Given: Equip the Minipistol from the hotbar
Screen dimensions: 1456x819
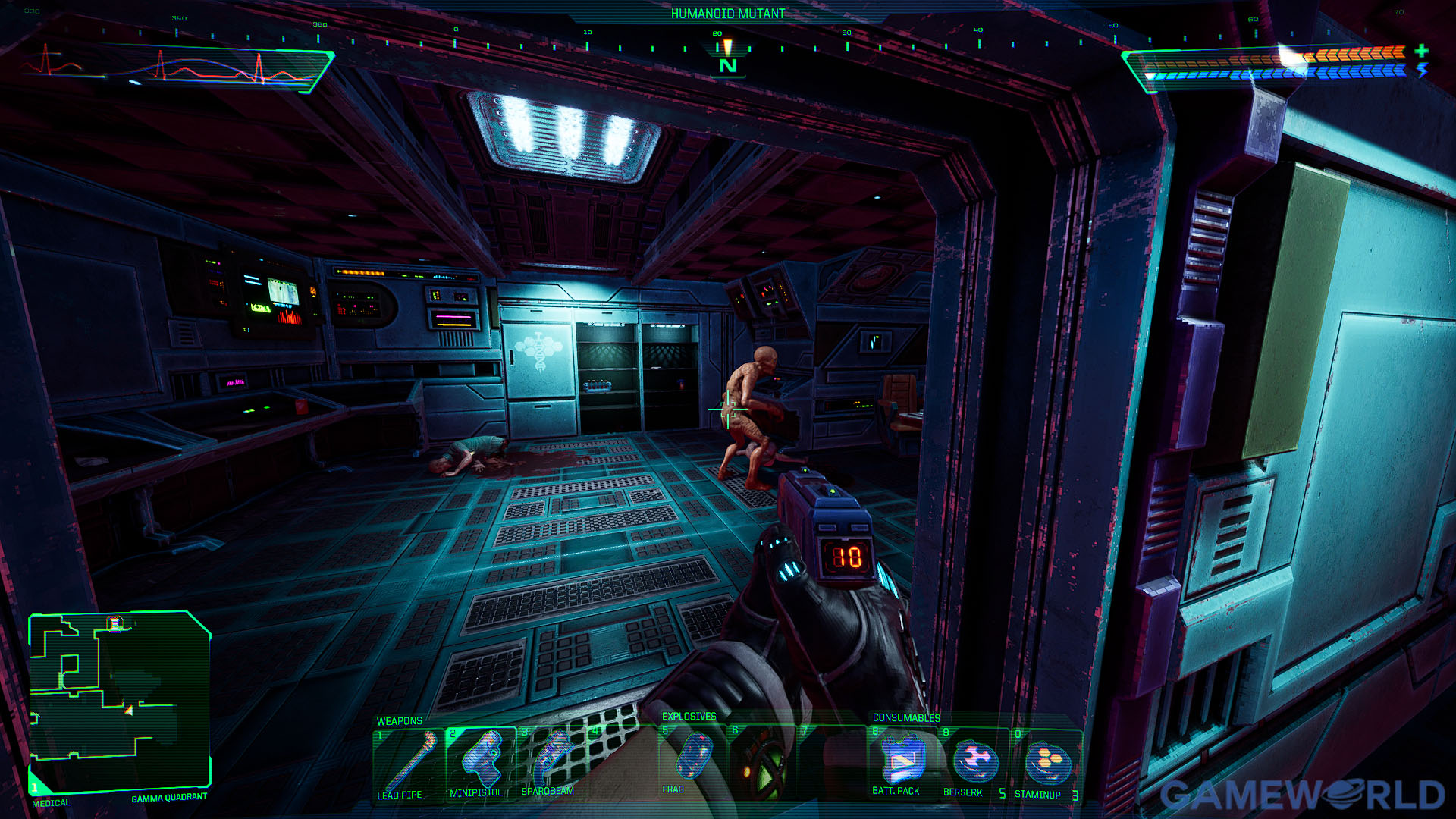Looking at the screenshot, I should point(480,761).
